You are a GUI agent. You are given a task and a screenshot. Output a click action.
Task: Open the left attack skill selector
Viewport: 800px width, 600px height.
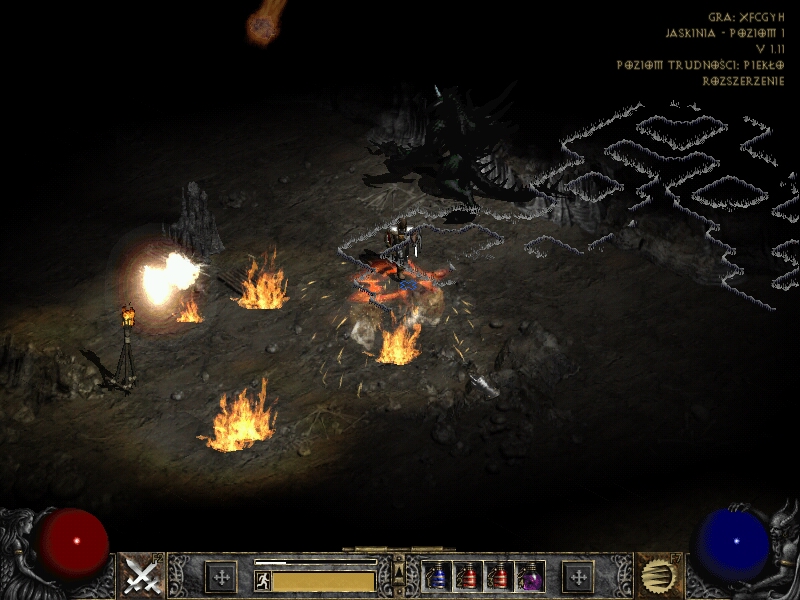pyautogui.click(x=141, y=576)
